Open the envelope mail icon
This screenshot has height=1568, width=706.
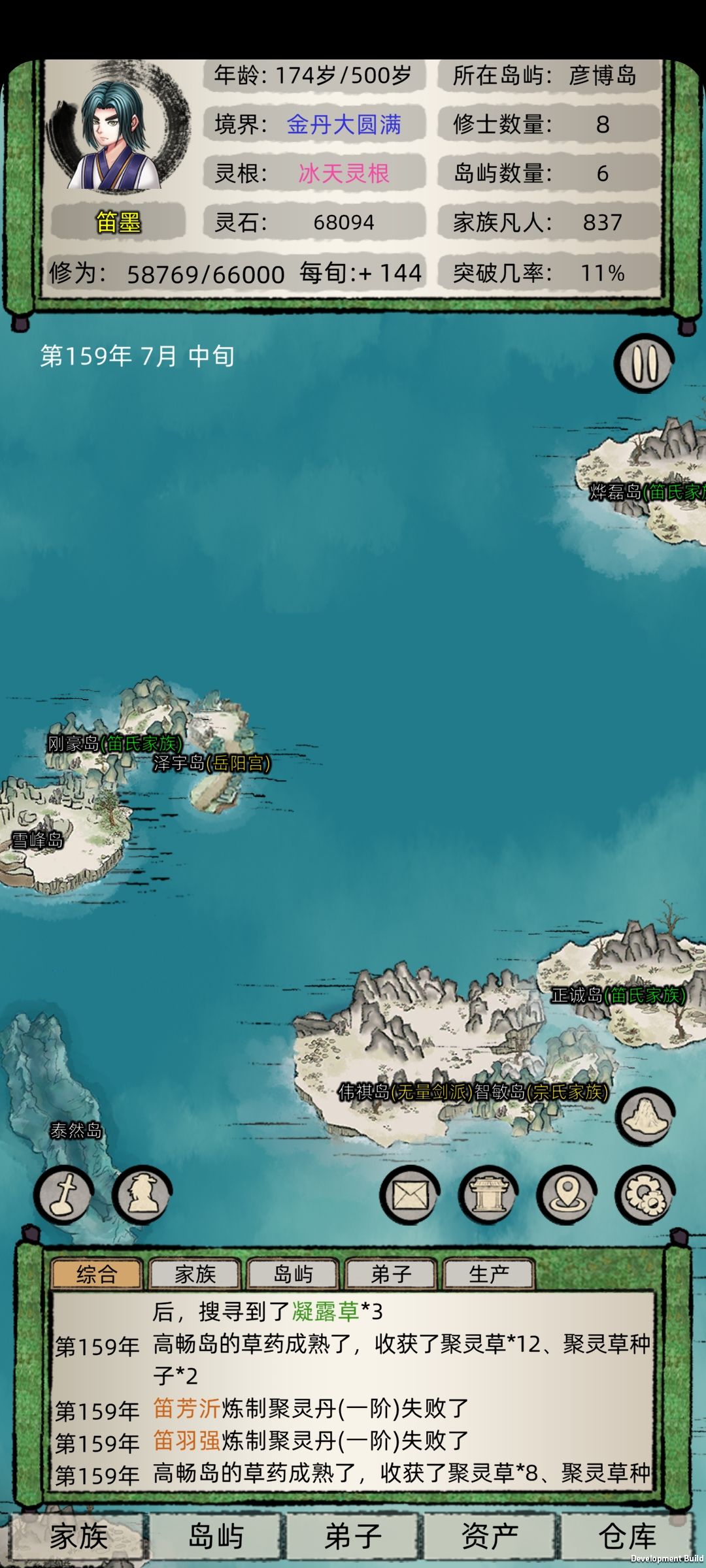click(410, 1195)
